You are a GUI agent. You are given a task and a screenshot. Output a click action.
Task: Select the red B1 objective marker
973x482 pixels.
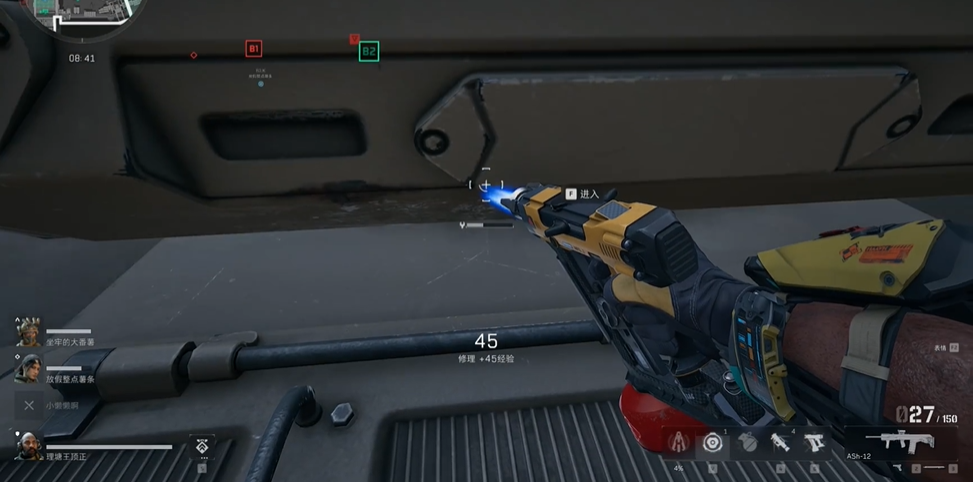pos(253,48)
